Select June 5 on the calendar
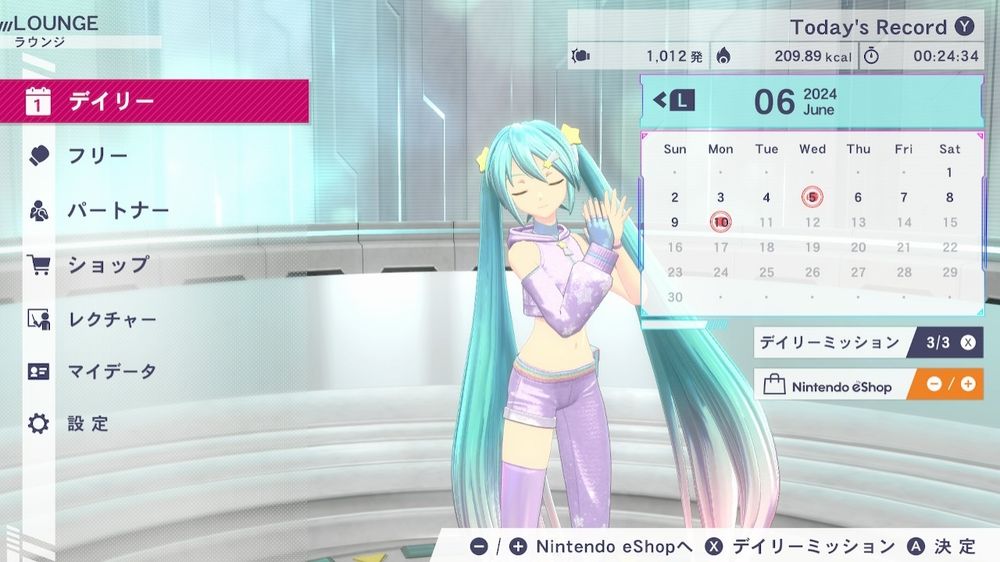Image resolution: width=1000 pixels, height=562 pixels. click(812, 197)
